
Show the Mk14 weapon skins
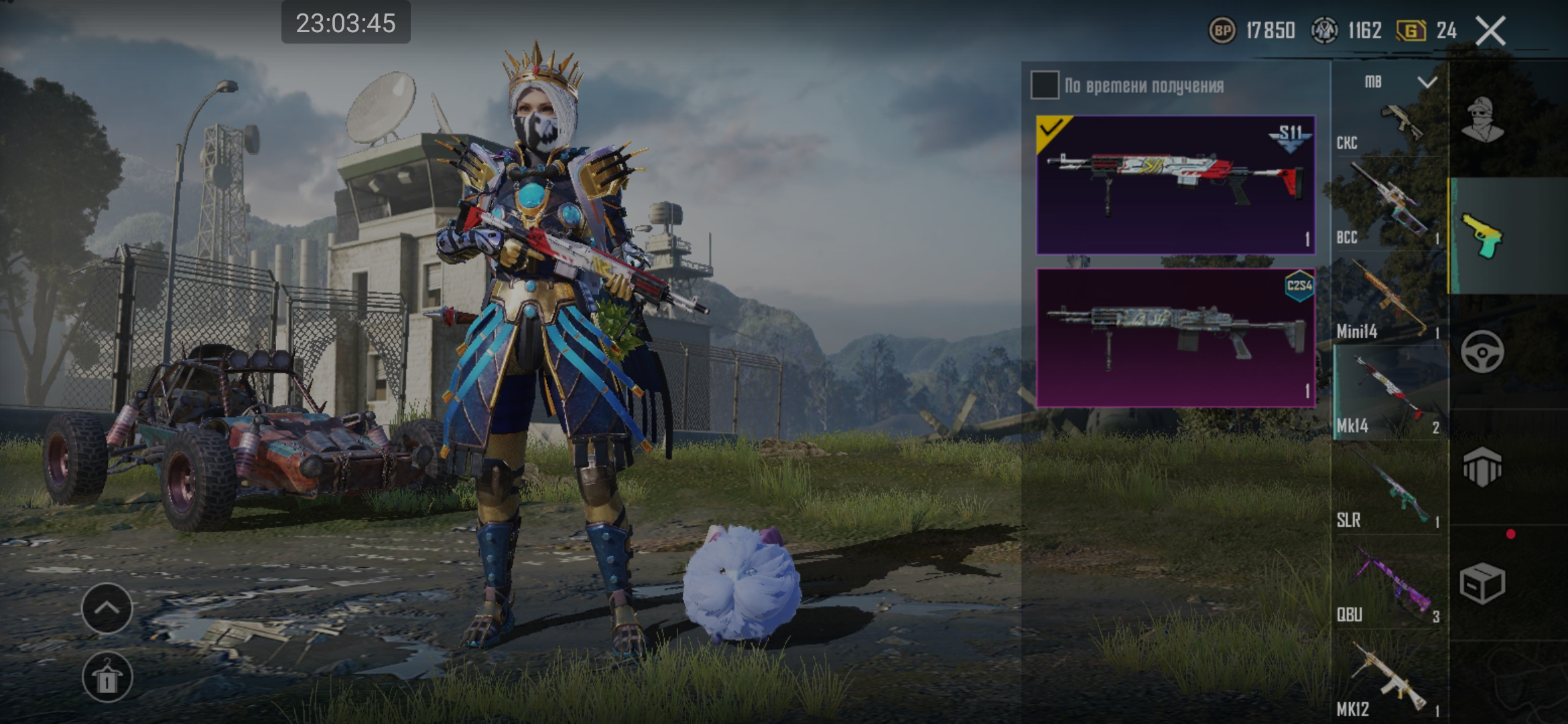[x=1388, y=393]
